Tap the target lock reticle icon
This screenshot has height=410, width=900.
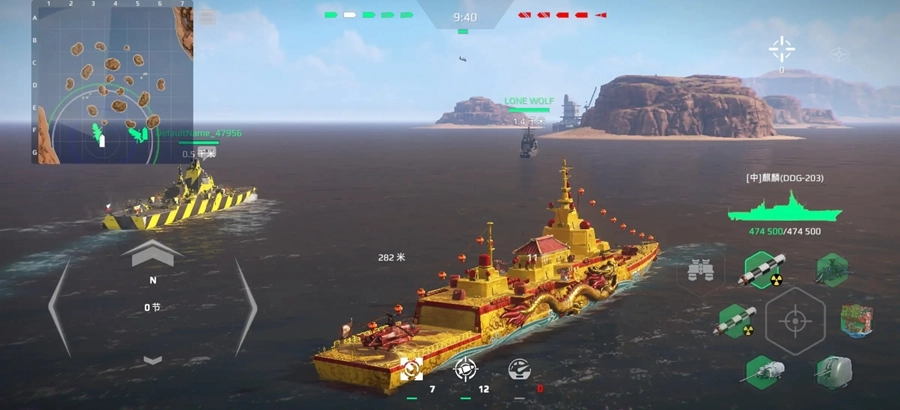[x=781, y=49]
